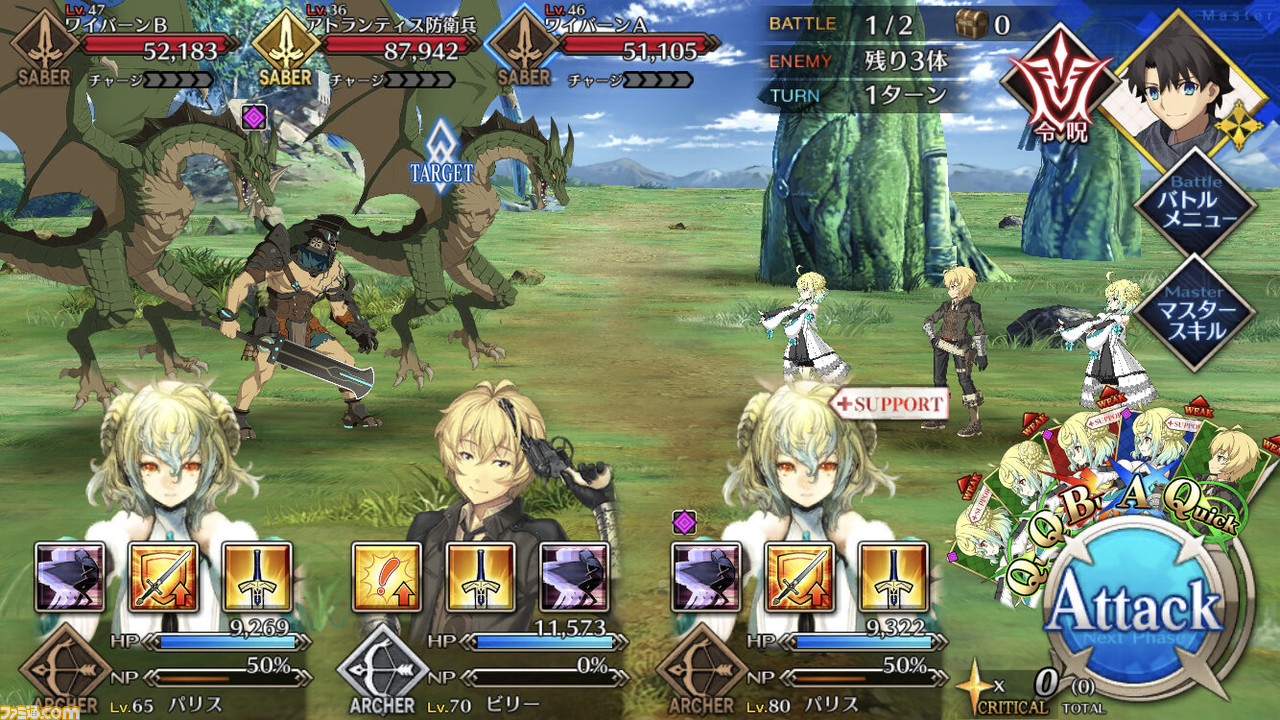Screen dimensions: 1280x720
Task: Use Lv.65 Paris's evade skill icon
Action: point(70,577)
